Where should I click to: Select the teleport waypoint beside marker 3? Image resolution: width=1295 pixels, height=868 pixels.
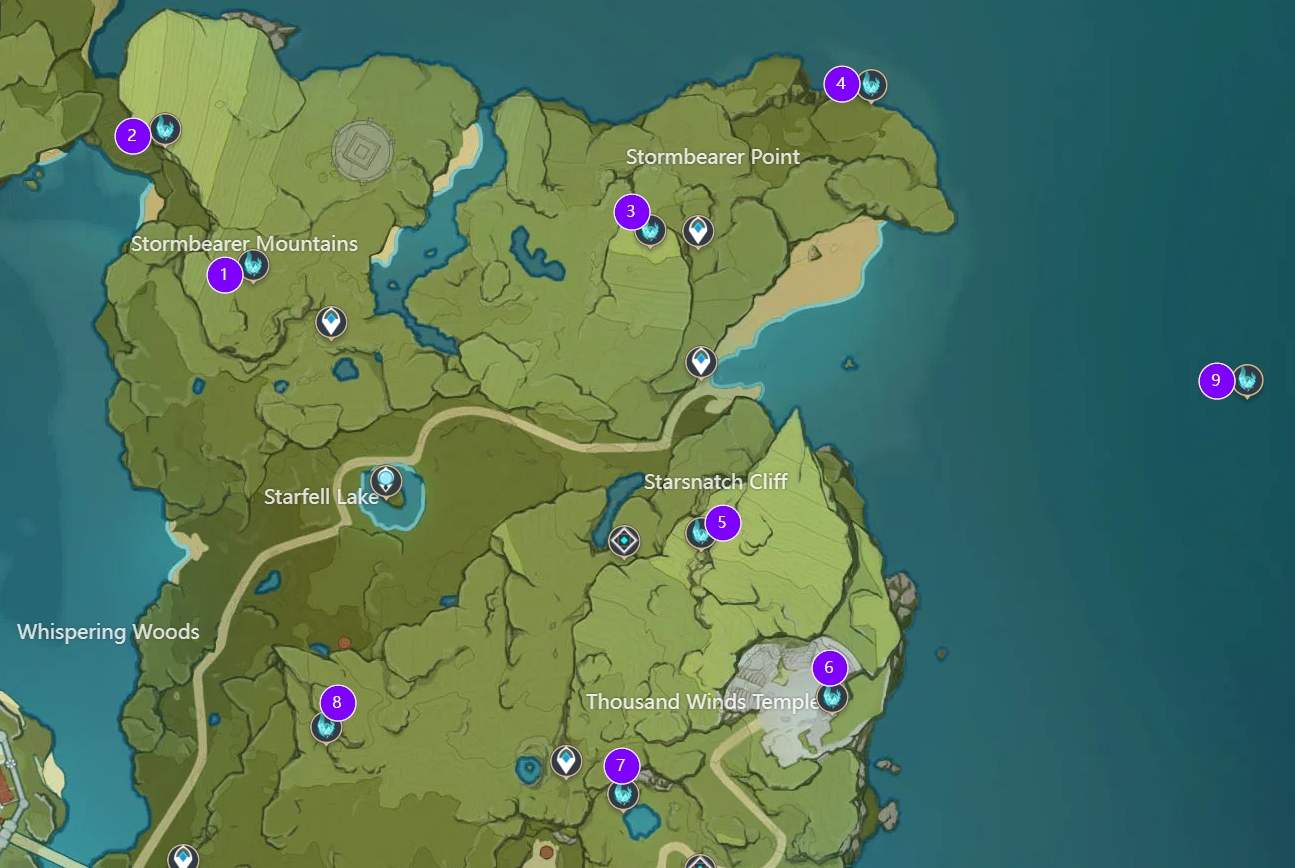[x=698, y=230]
